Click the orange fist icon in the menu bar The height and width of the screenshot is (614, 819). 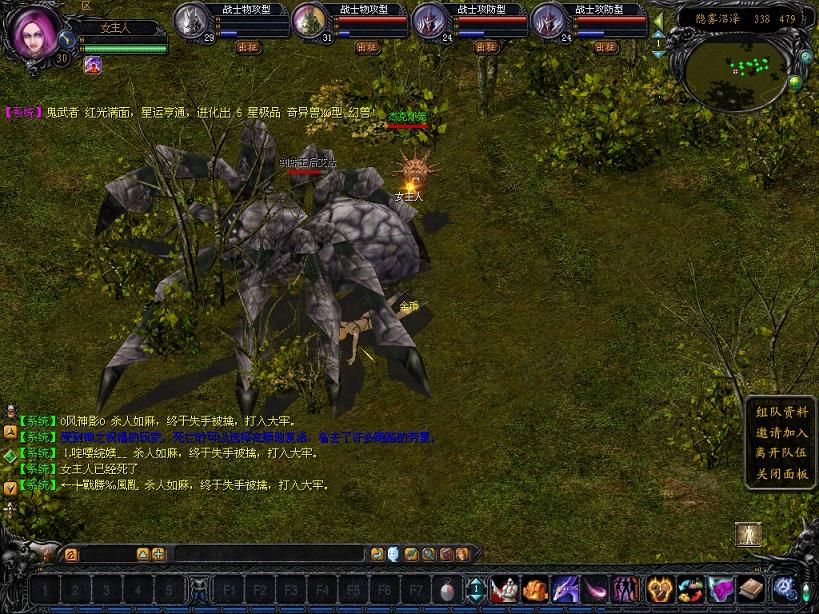point(535,589)
